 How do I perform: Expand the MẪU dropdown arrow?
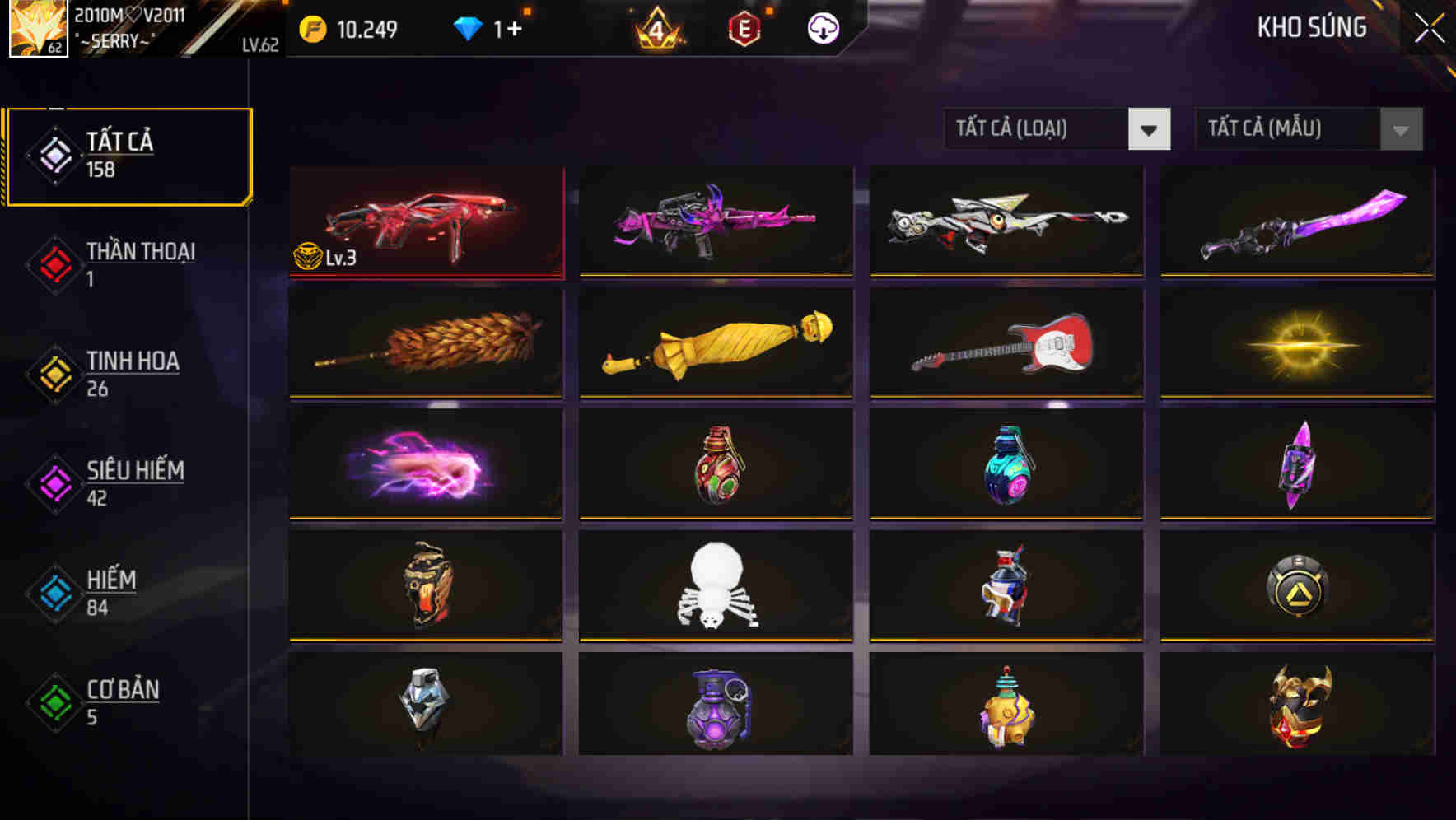[x=1398, y=130]
